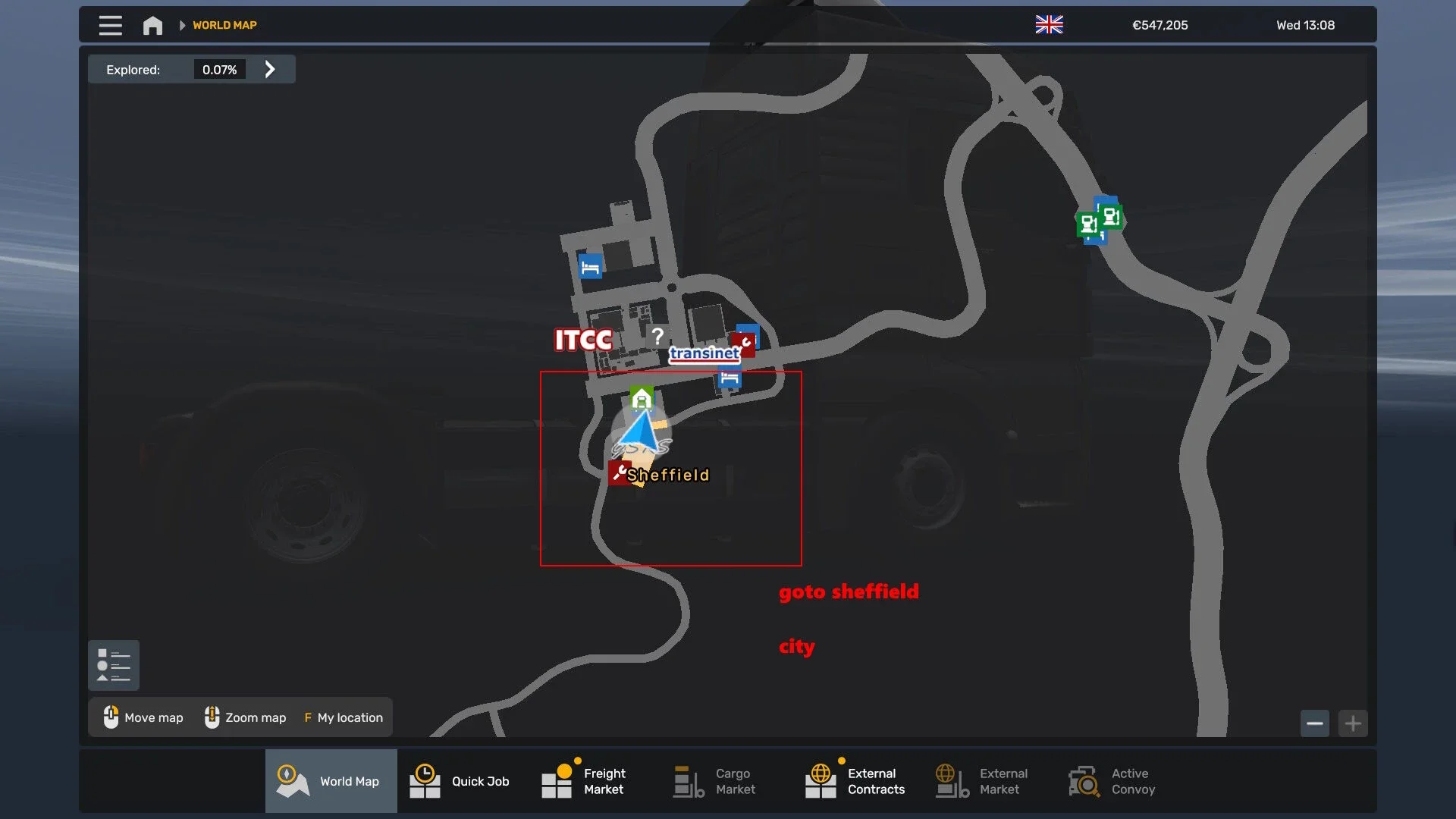1456x819 pixels.
Task: Zoom out using the minus button
Action: point(1315,723)
